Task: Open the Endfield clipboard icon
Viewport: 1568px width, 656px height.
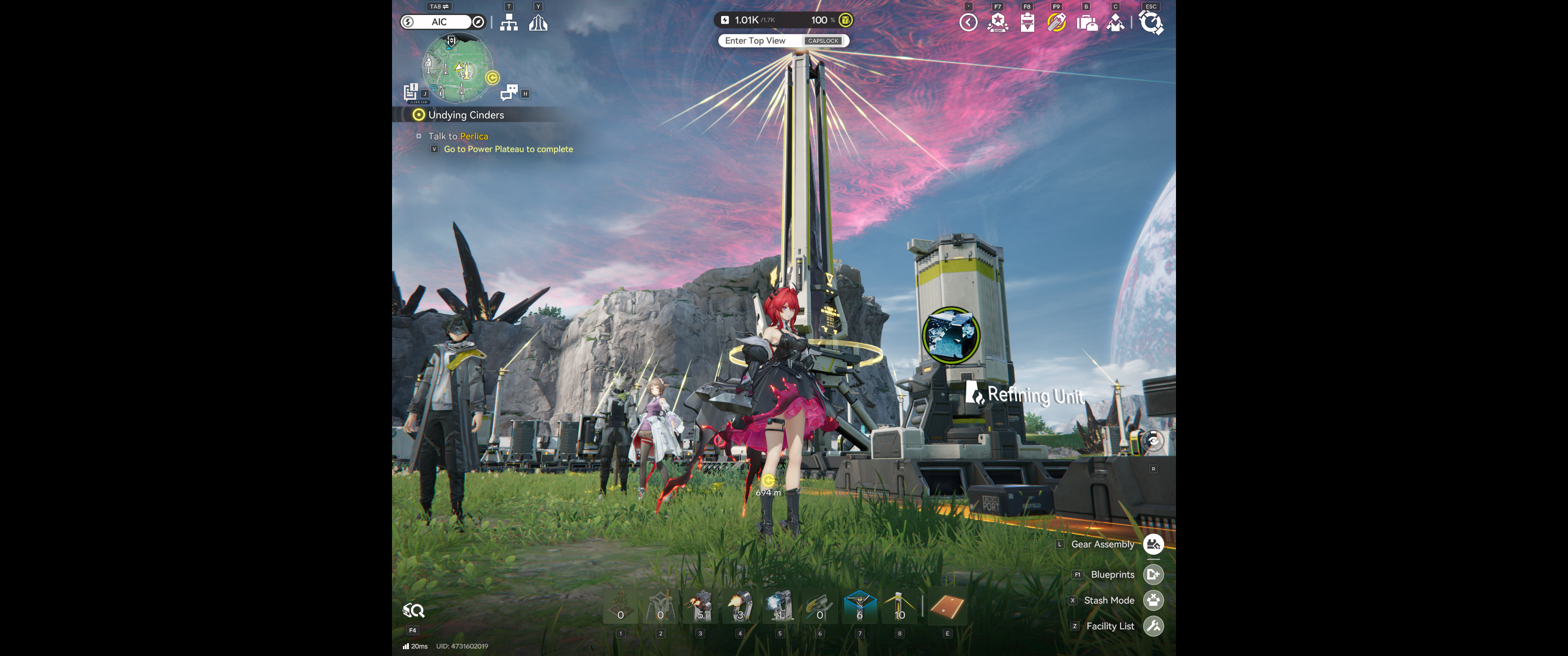Action: (1027, 23)
